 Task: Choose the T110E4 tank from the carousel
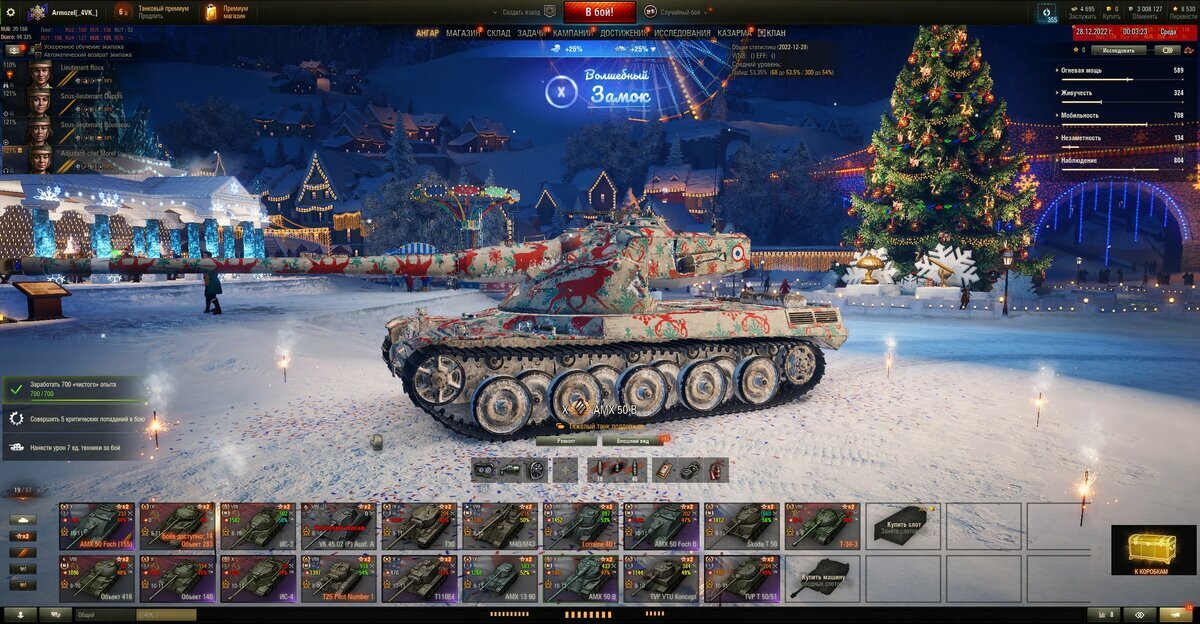point(420,579)
